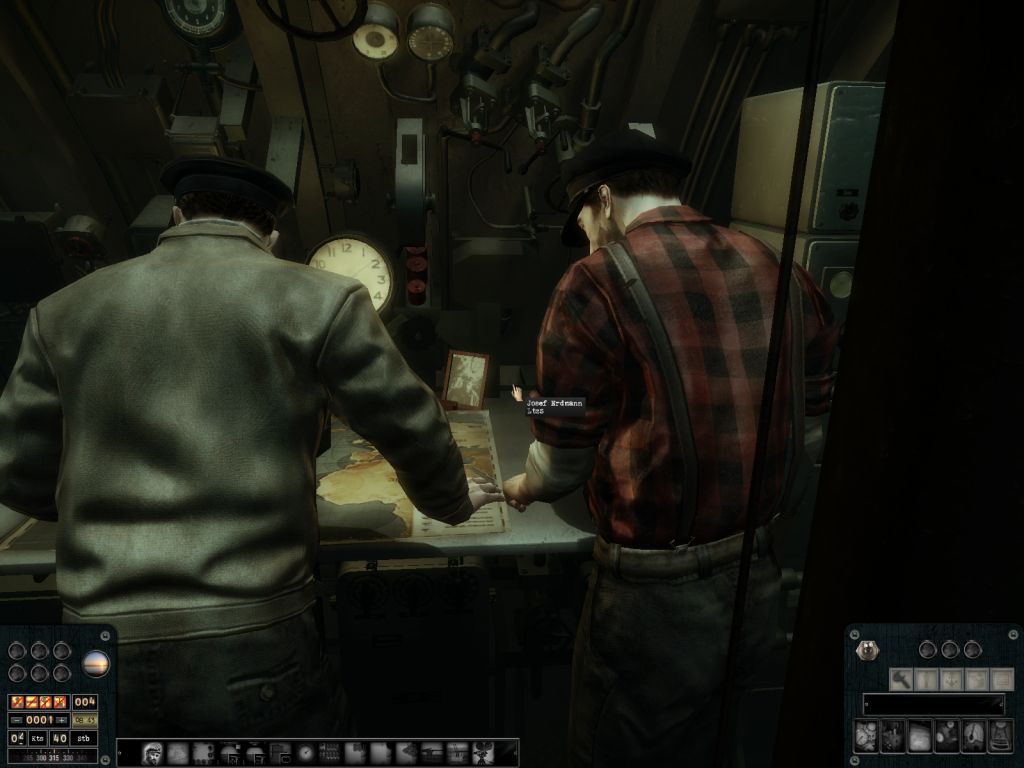Decrease time compression with minus button
Image resolution: width=1024 pixels, height=768 pixels.
18,720
